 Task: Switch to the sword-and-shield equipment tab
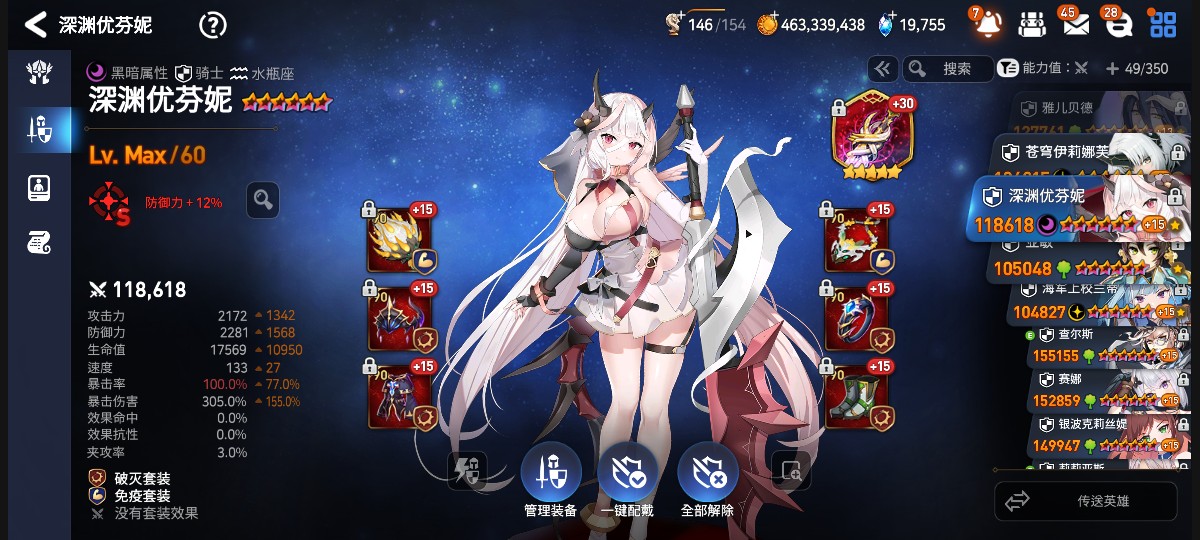click(40, 128)
